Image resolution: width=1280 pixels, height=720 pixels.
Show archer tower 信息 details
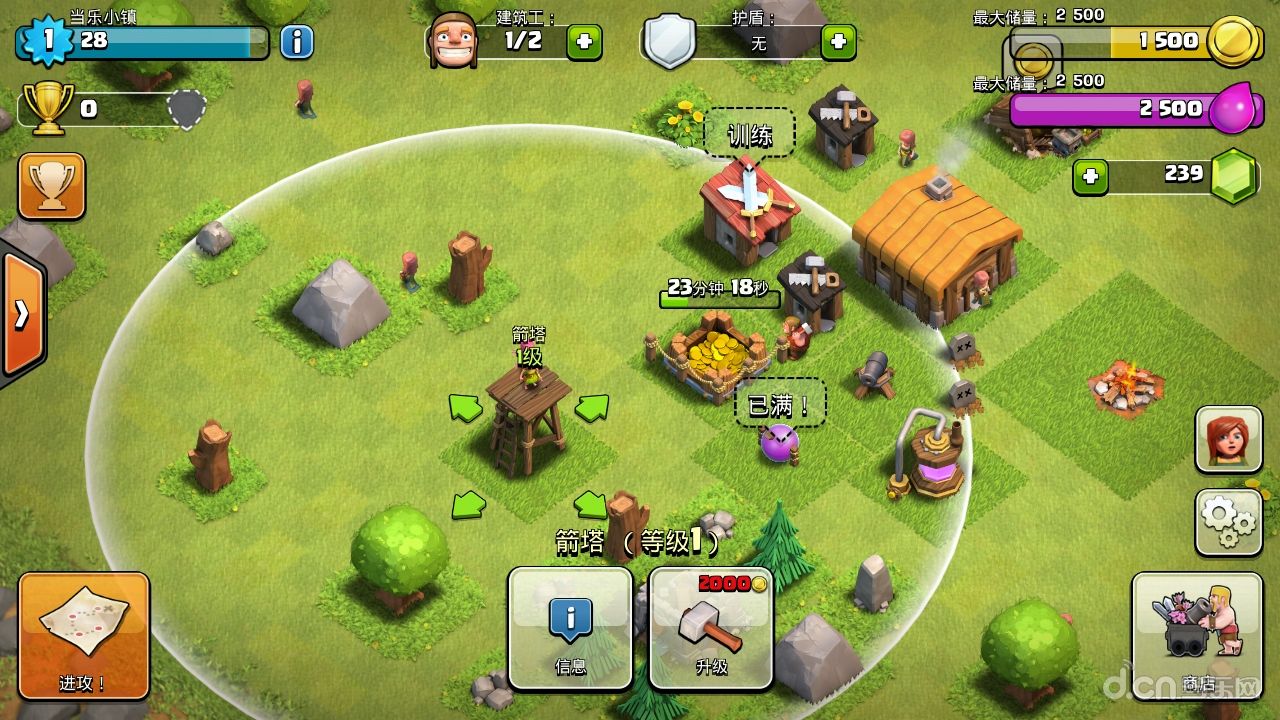(570, 628)
